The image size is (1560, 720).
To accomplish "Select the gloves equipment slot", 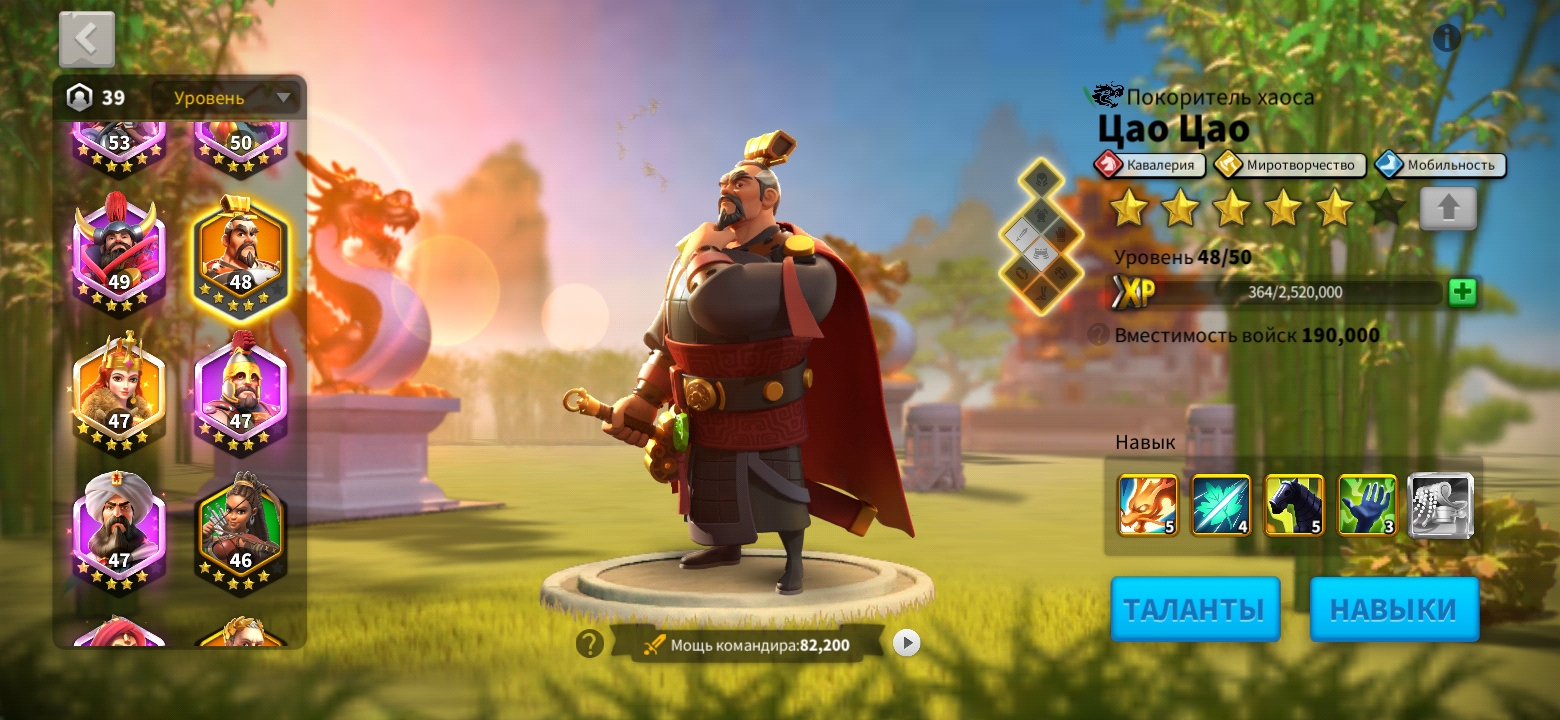I will pyautogui.click(x=1061, y=234).
